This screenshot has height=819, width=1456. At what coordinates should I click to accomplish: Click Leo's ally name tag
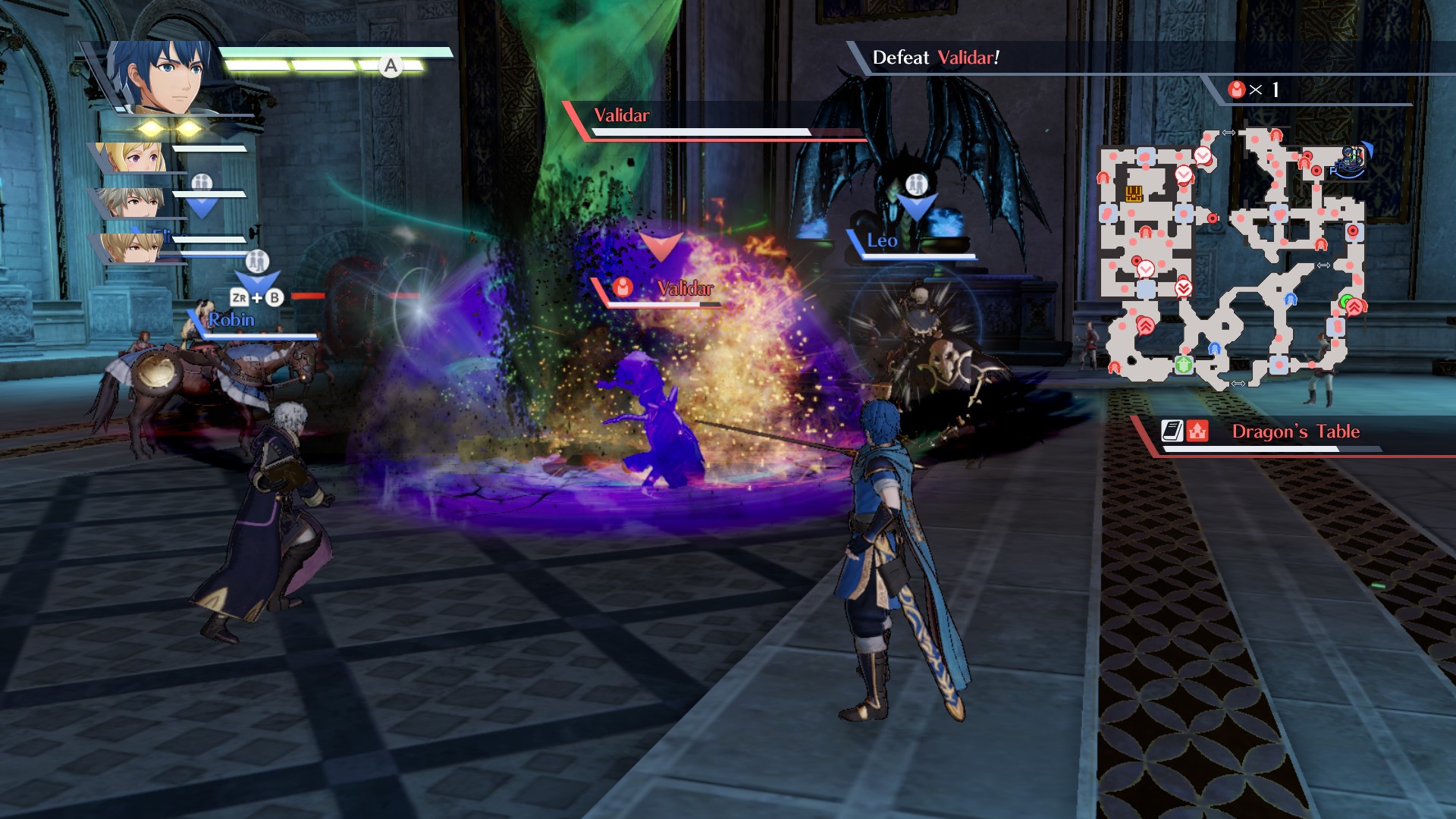click(882, 241)
